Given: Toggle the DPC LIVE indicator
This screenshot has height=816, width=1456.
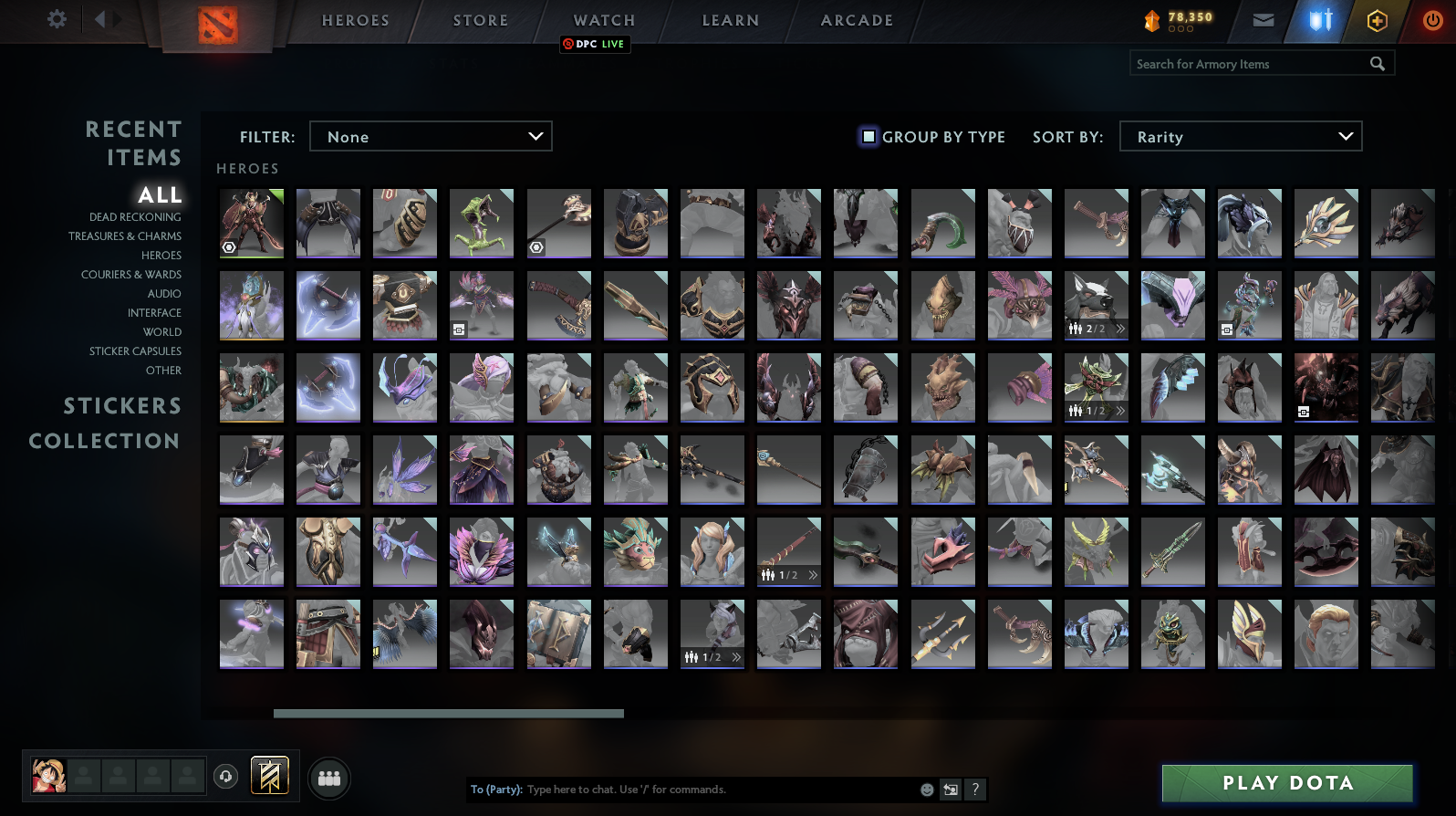Looking at the screenshot, I should [x=595, y=44].
